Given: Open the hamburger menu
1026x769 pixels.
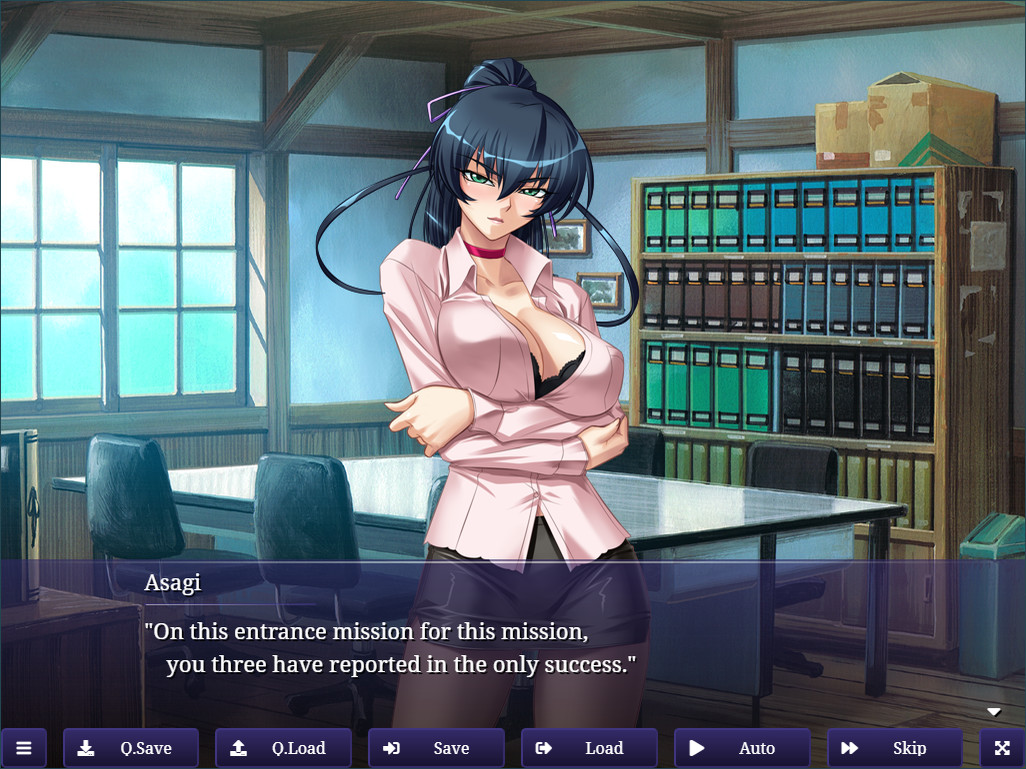Looking at the screenshot, I should tap(23, 748).
